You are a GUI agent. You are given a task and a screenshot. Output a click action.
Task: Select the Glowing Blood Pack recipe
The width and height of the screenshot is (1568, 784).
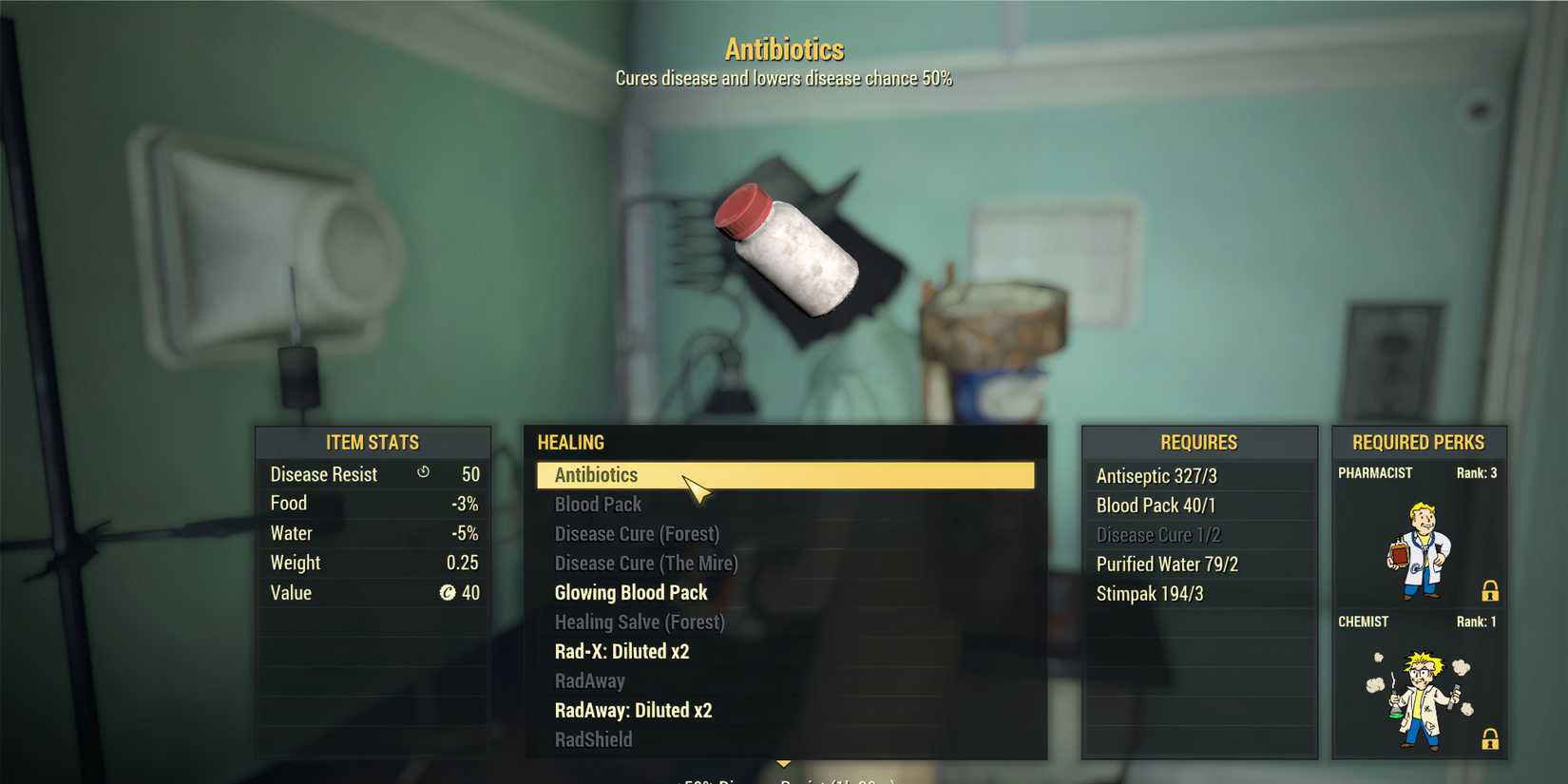630,592
